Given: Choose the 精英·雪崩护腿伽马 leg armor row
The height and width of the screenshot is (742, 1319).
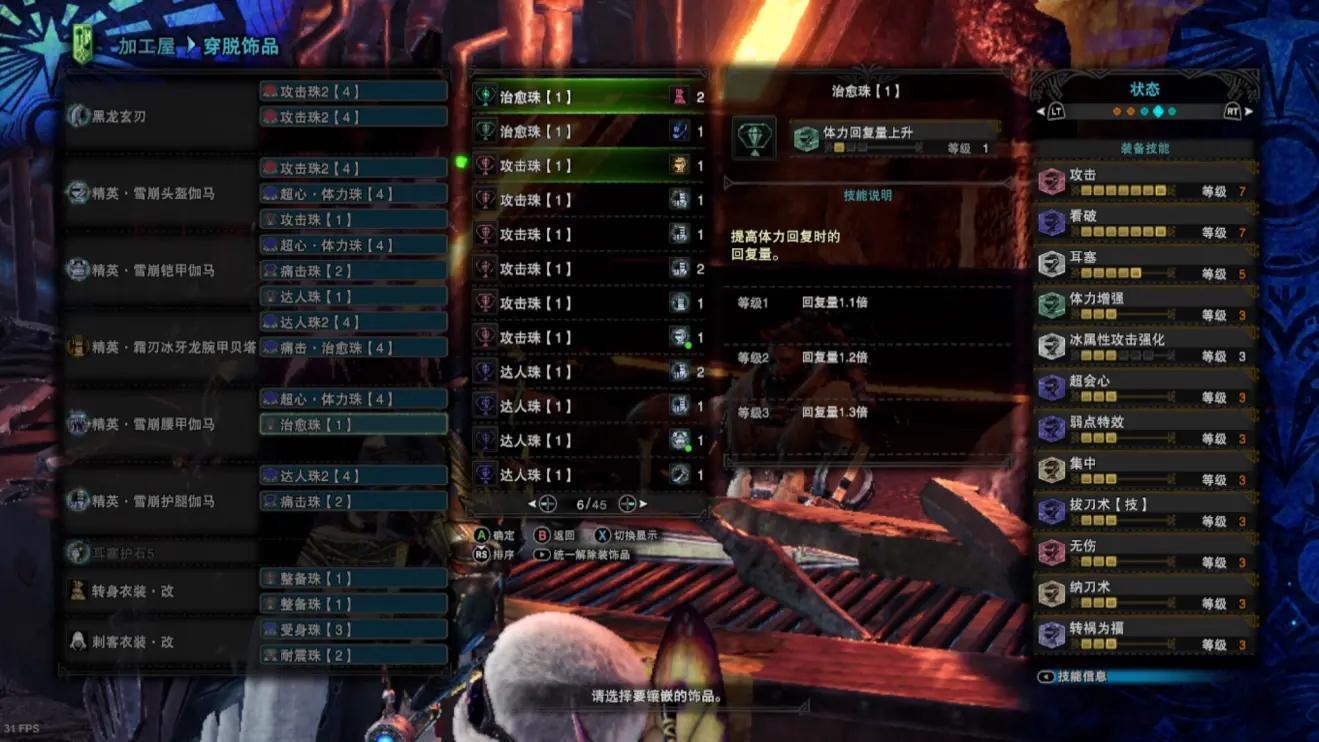Looking at the screenshot, I should pos(160,500).
